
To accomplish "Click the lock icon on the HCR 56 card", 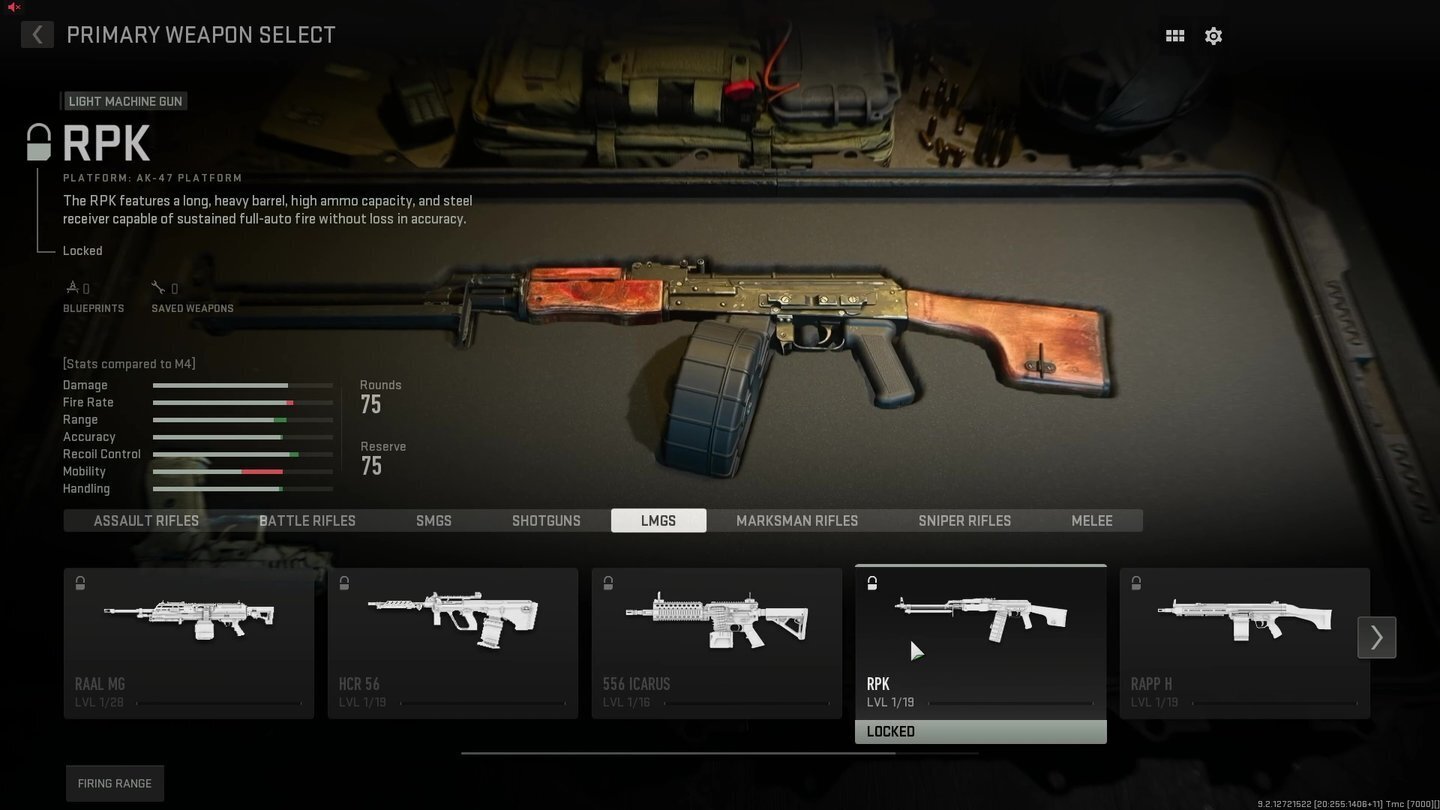I will click(344, 583).
